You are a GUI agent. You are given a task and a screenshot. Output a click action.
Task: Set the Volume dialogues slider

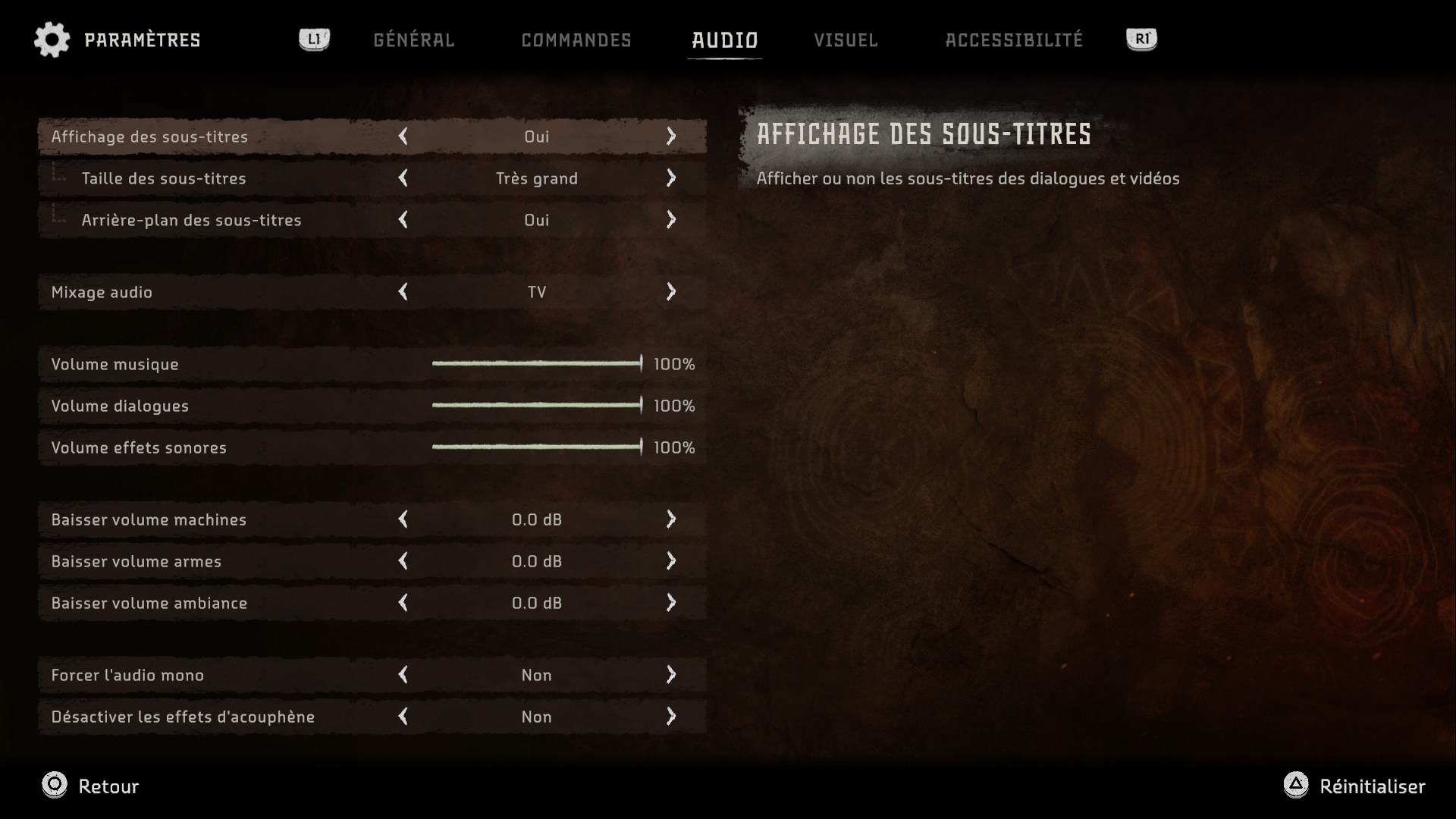coord(537,406)
